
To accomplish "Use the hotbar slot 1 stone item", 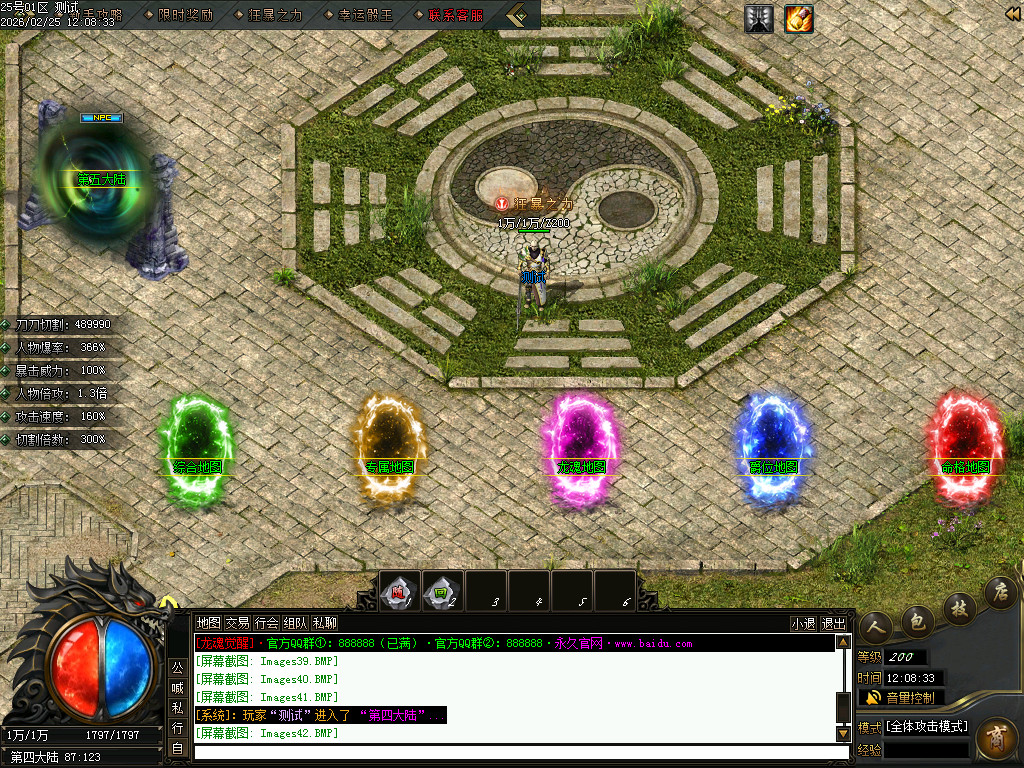I will [400, 591].
